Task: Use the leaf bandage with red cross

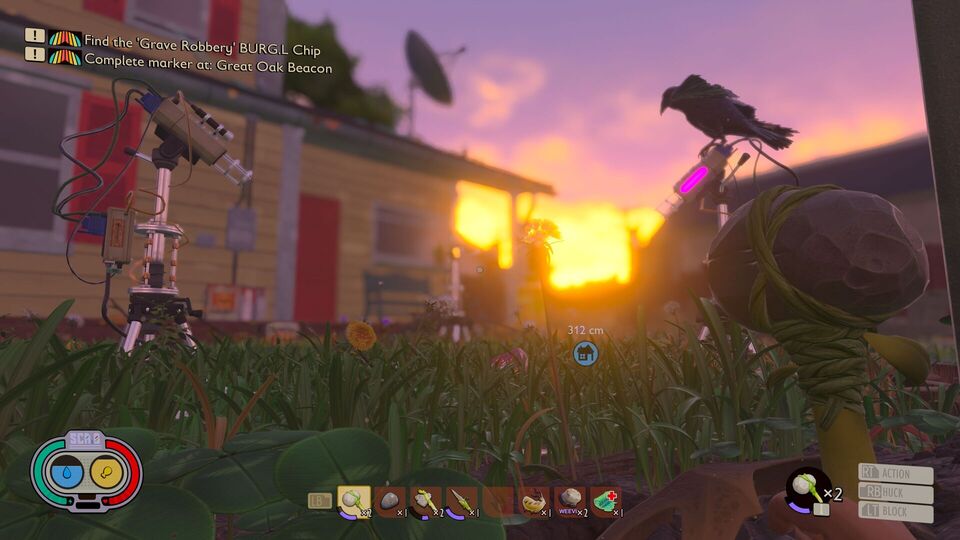Action: point(605,500)
